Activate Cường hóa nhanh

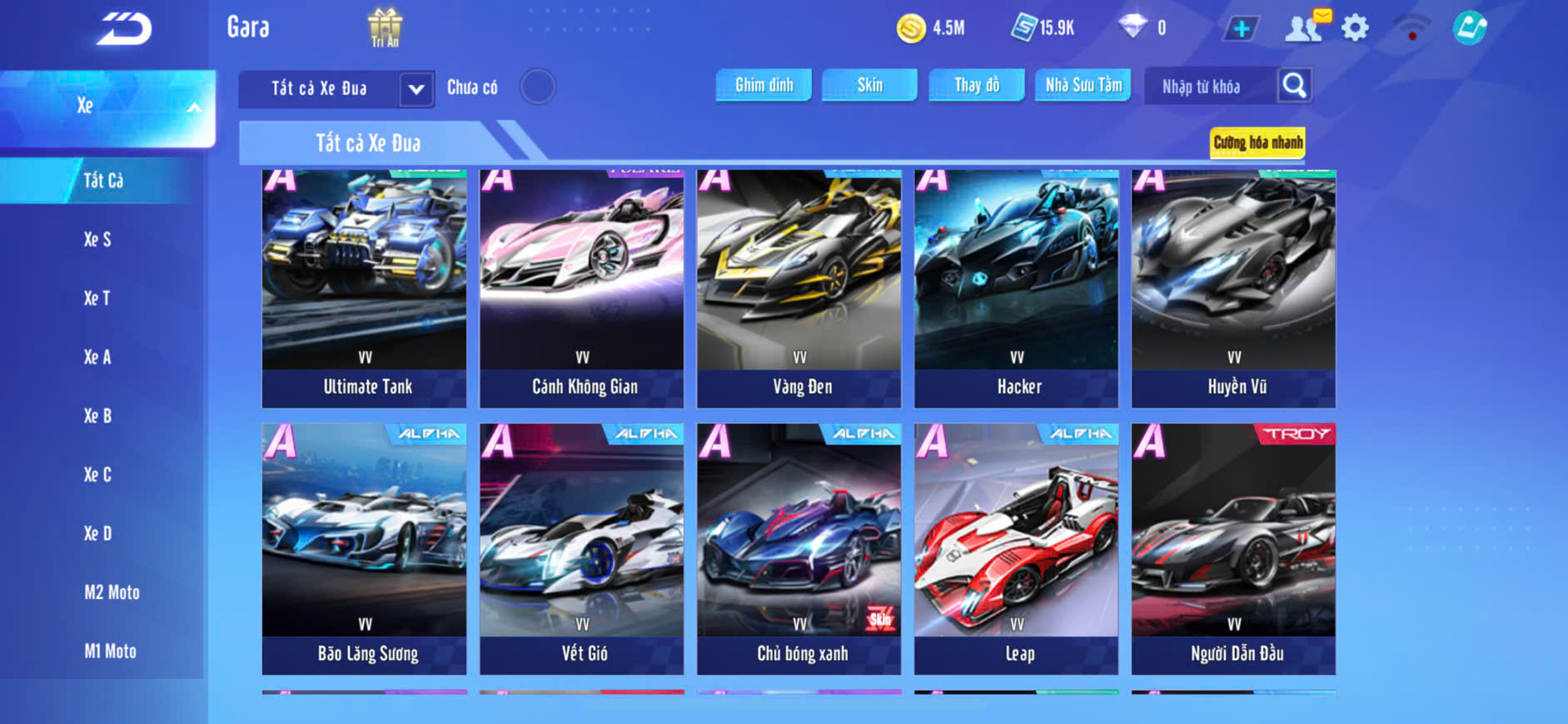click(x=1257, y=142)
